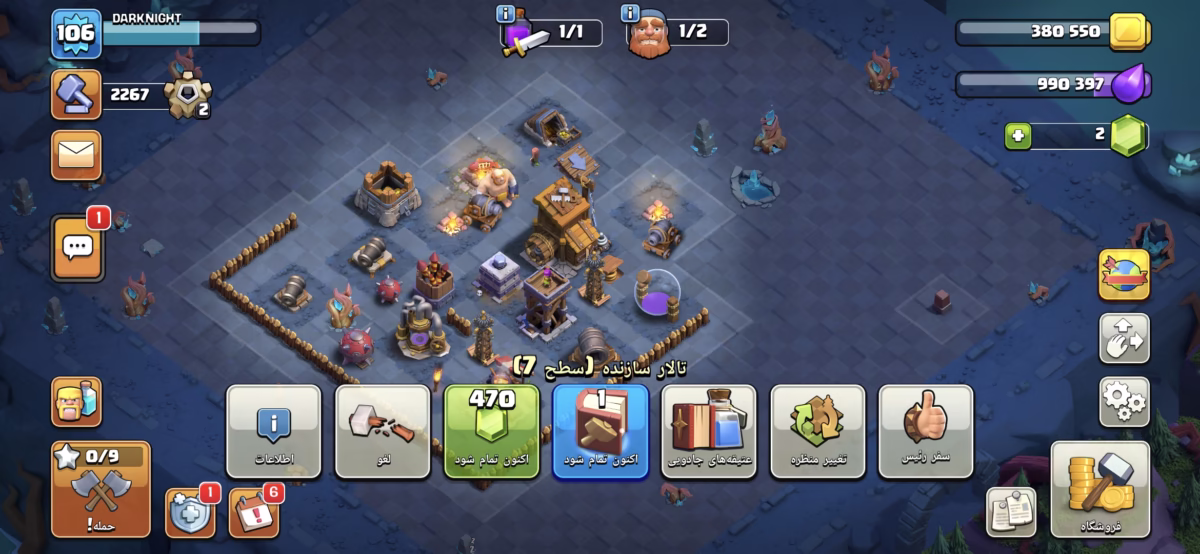Finish now using the Book of Building

pos(600,431)
